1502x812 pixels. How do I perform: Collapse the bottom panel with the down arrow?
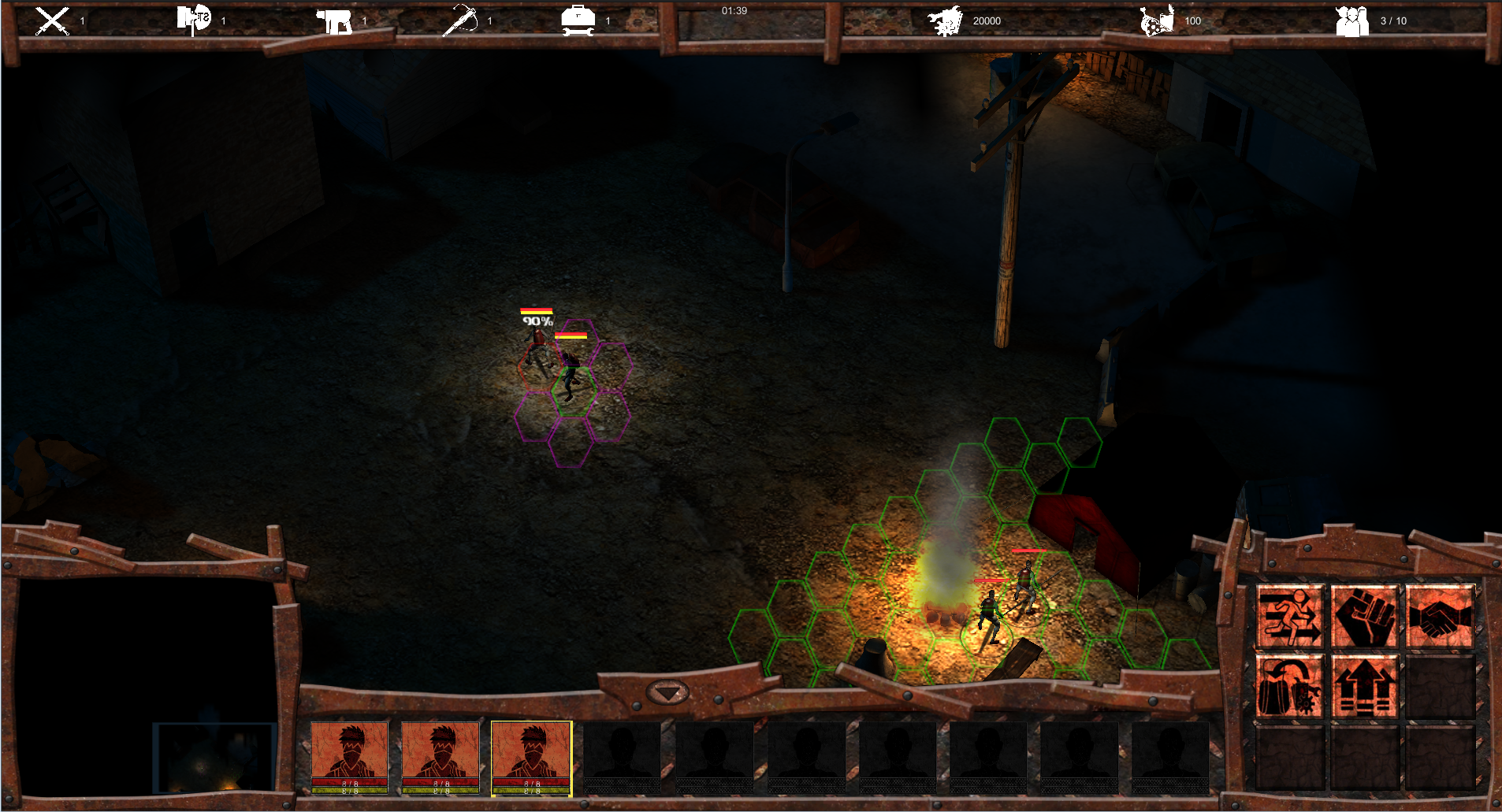click(x=667, y=693)
